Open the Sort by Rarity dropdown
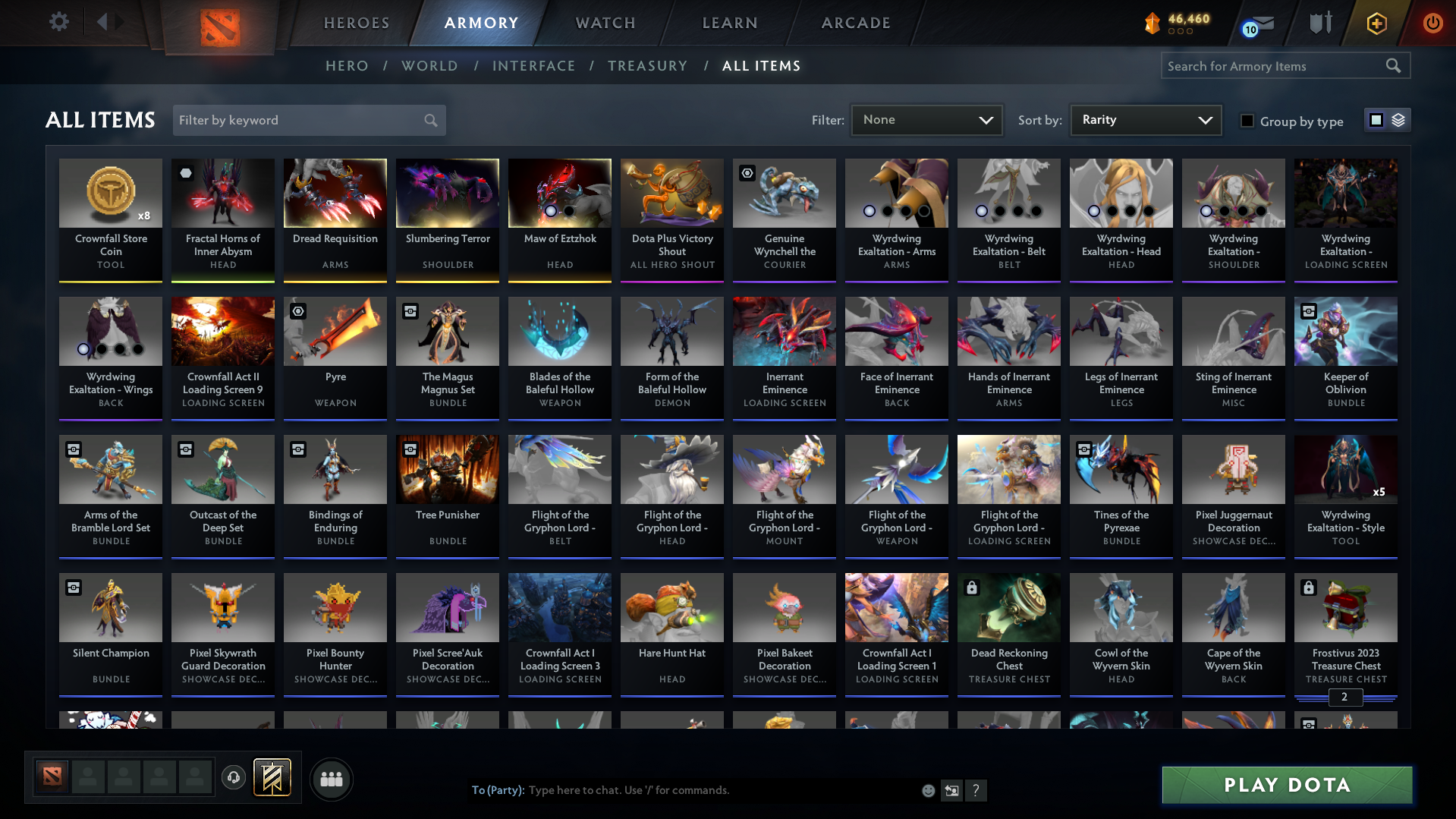The width and height of the screenshot is (1456, 819). pyautogui.click(x=1145, y=119)
